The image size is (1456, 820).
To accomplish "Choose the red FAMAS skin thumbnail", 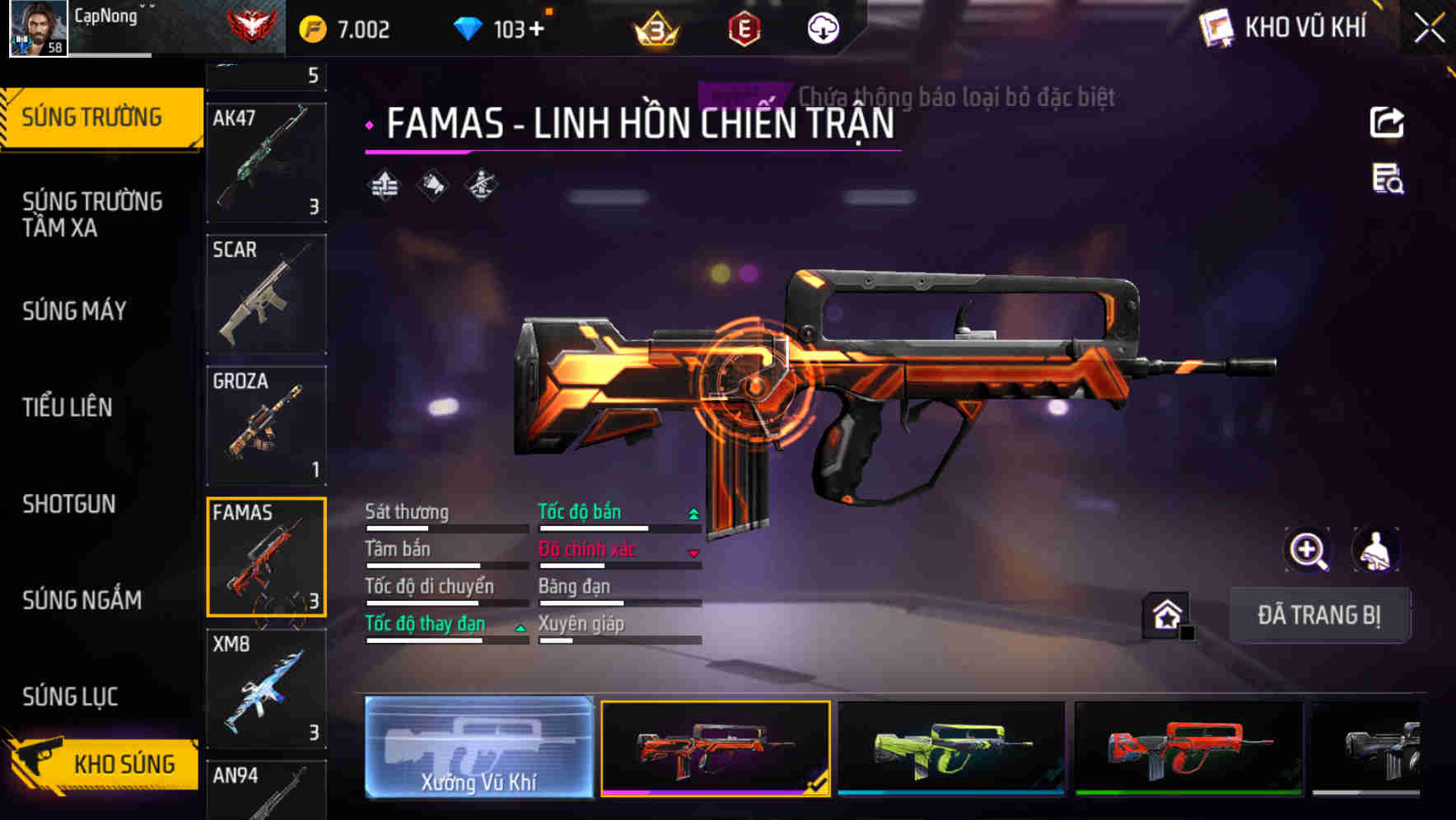I will pos(1188,748).
